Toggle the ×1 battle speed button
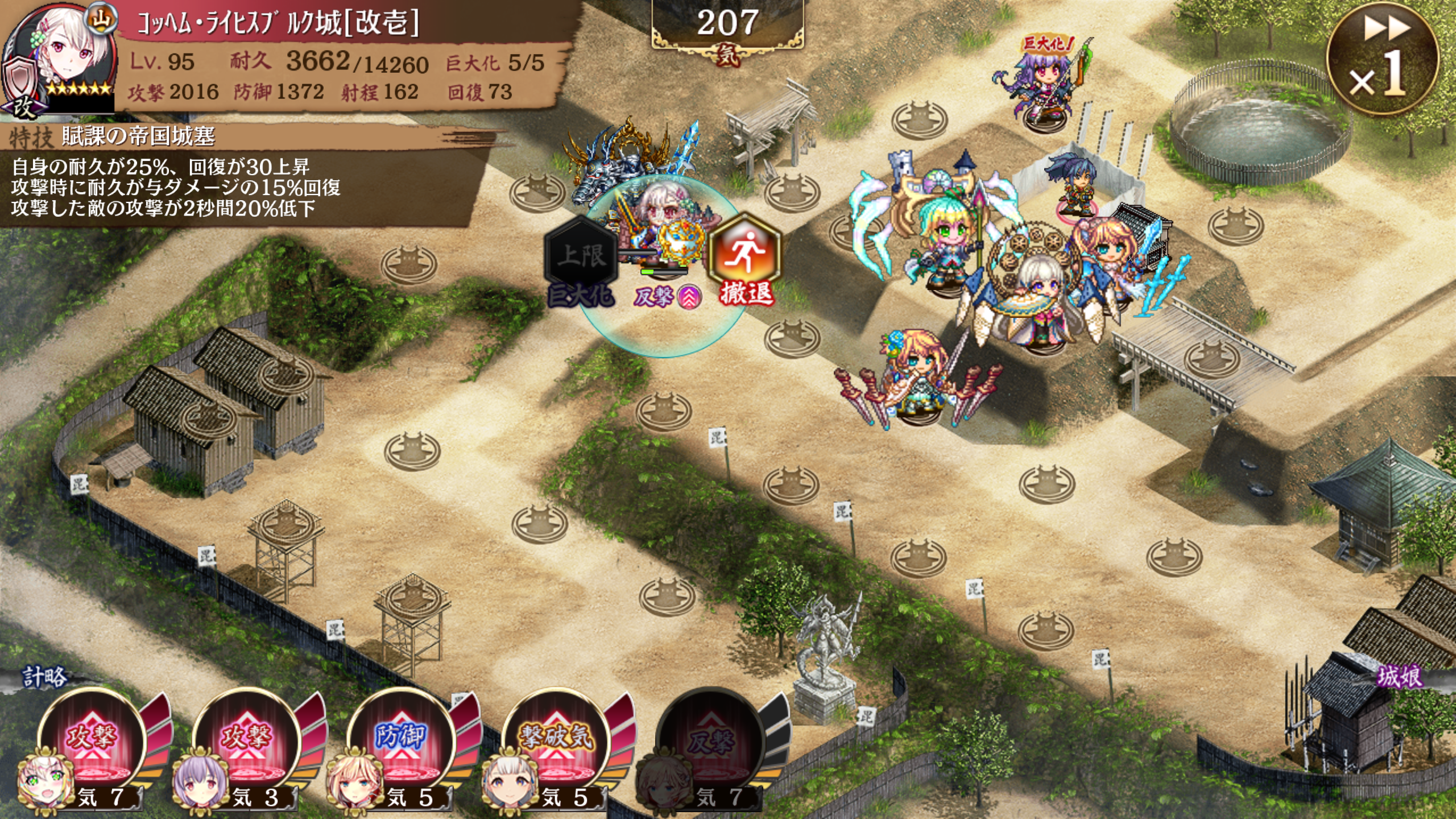 pos(1383,57)
